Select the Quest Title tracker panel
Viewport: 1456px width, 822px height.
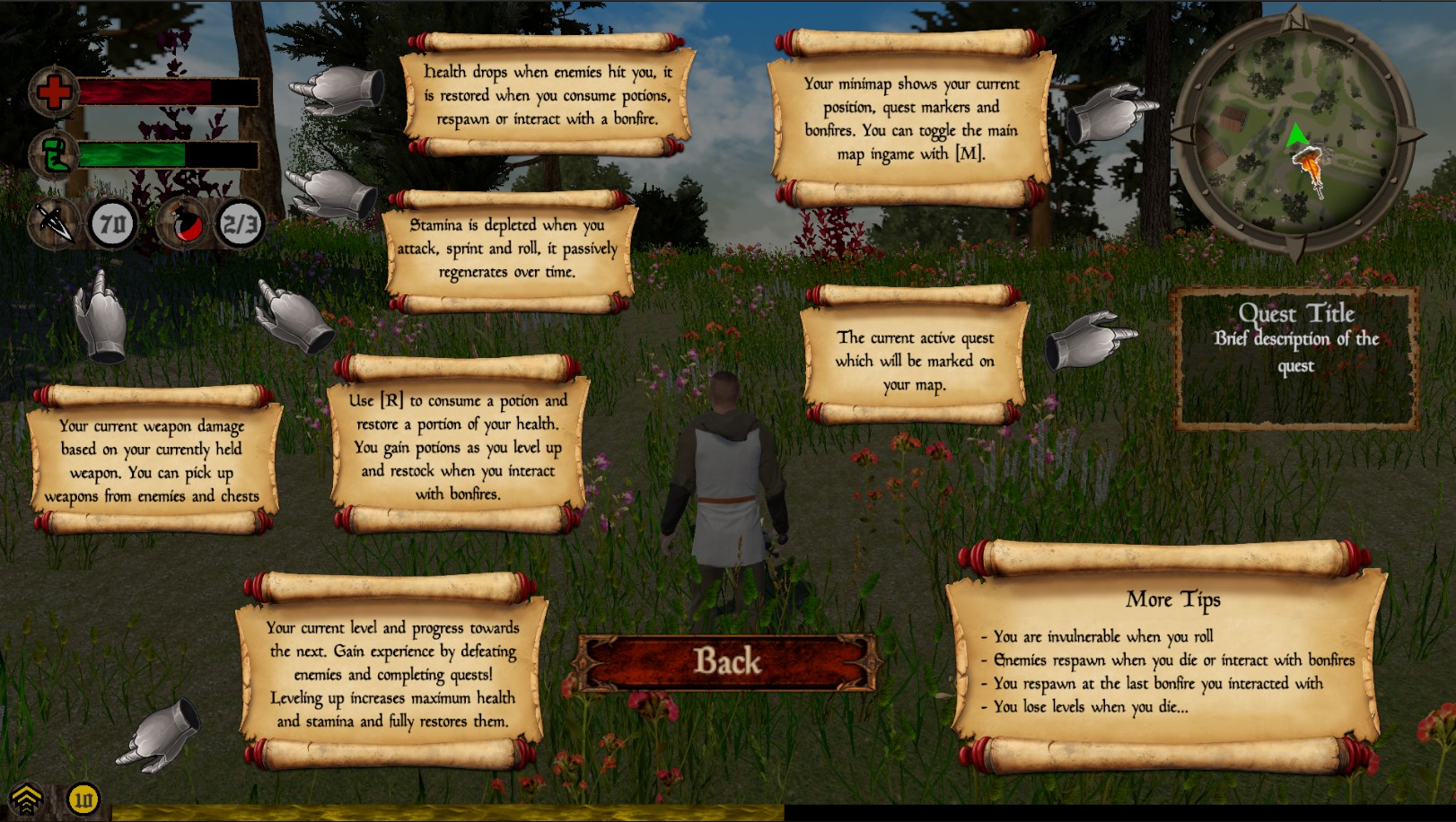[x=1296, y=358]
